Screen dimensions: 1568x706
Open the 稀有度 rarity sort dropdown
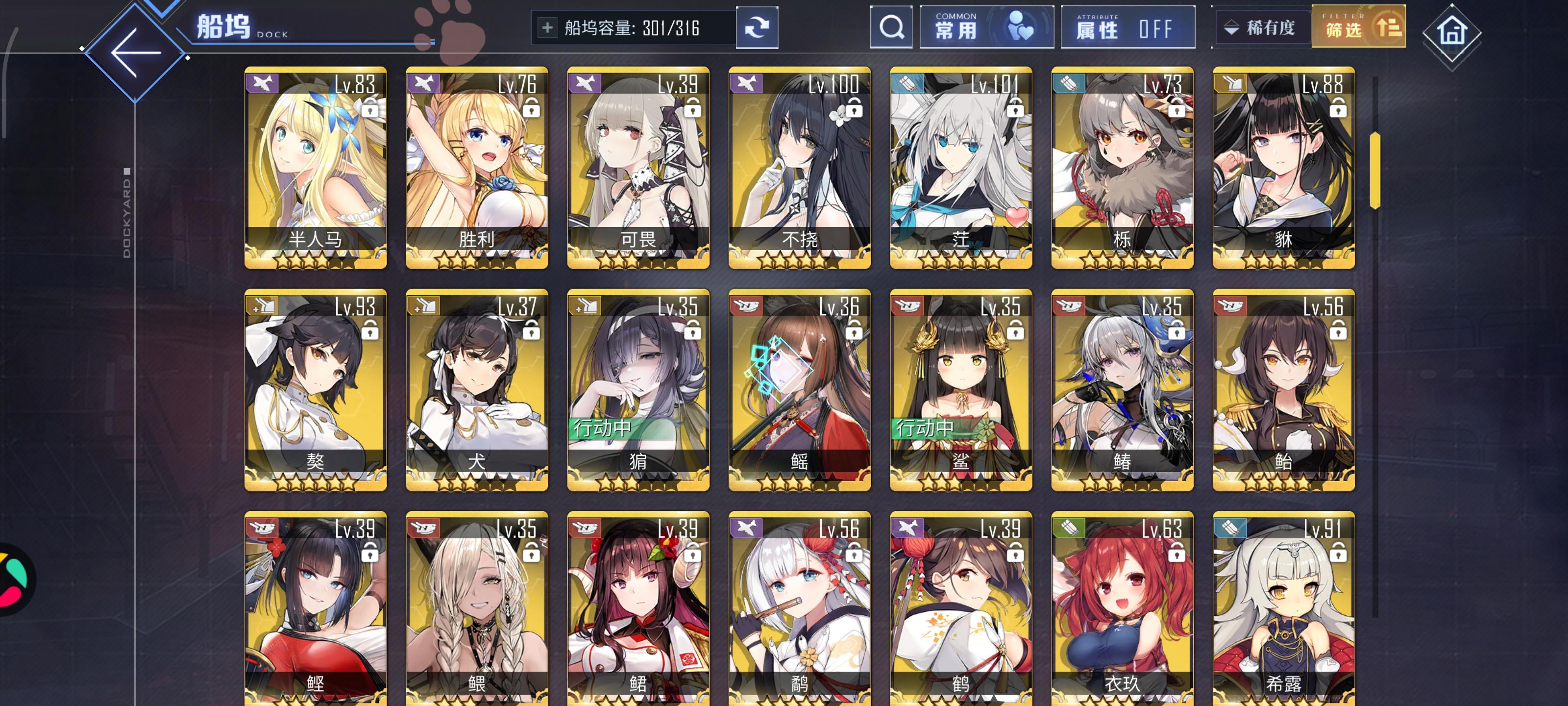1261,27
